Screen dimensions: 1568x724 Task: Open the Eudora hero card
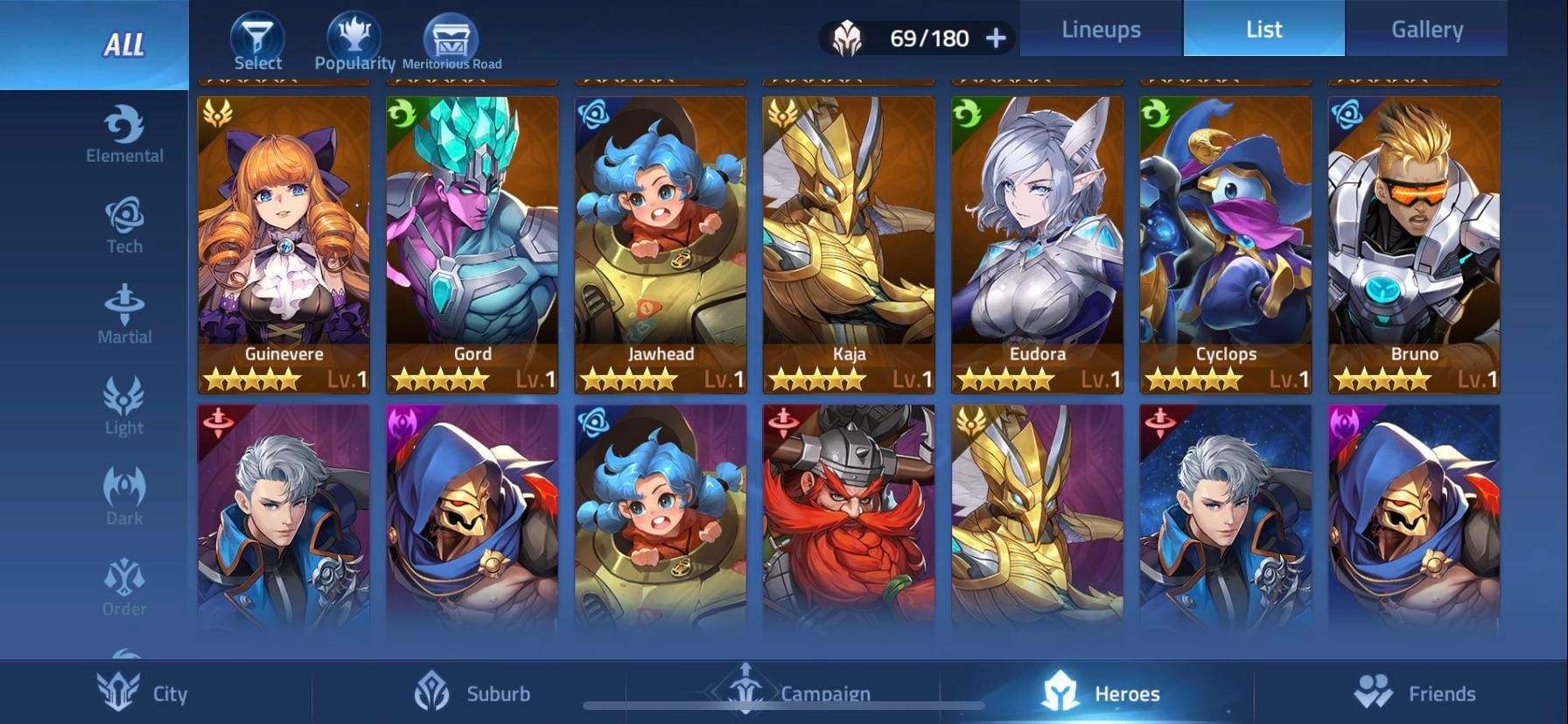(x=1037, y=244)
